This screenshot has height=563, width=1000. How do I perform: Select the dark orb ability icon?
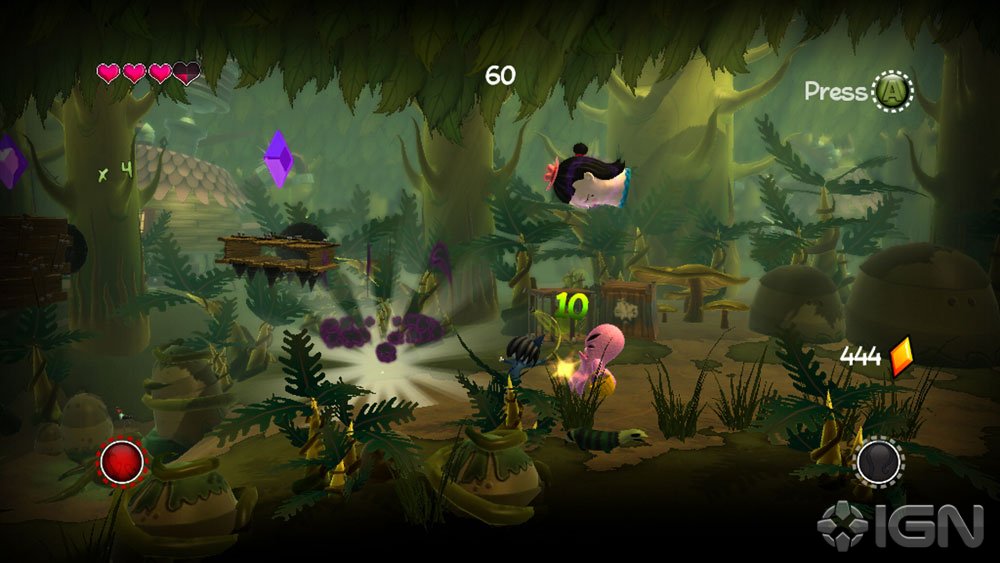coord(879,462)
